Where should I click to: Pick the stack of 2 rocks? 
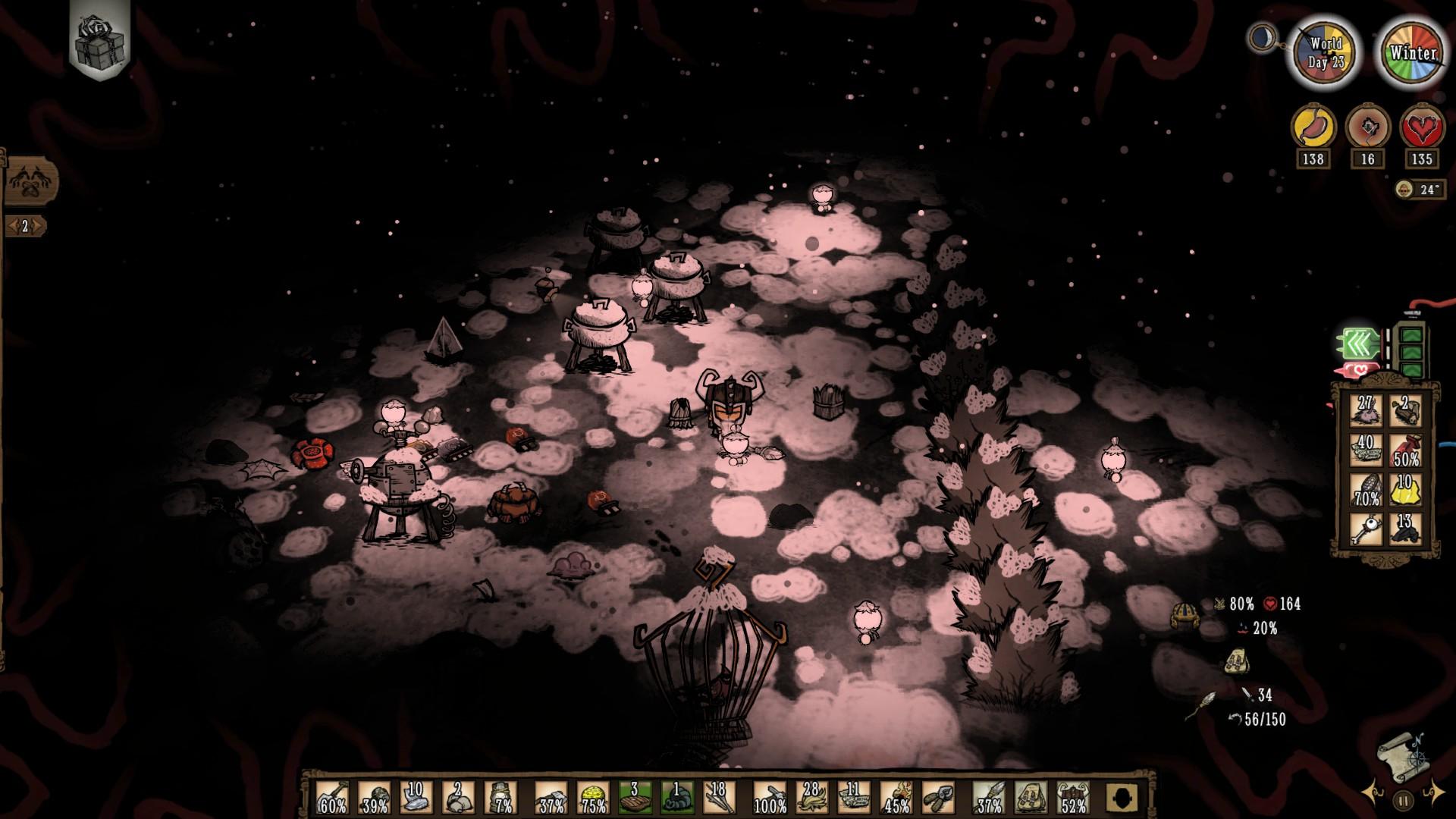[x=458, y=798]
